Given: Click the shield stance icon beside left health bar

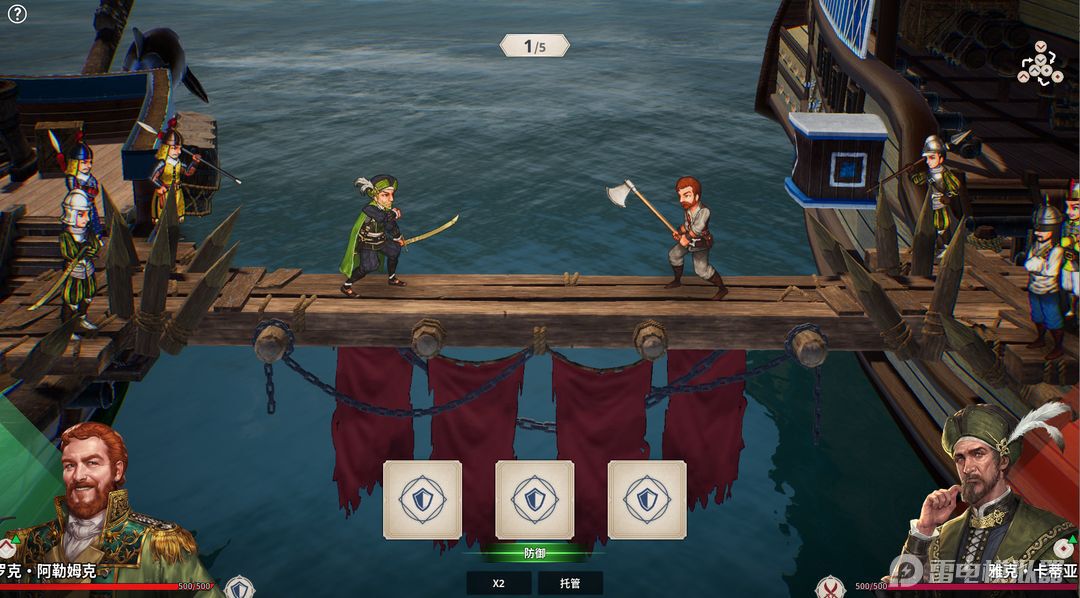Looking at the screenshot, I should click(x=239, y=587).
